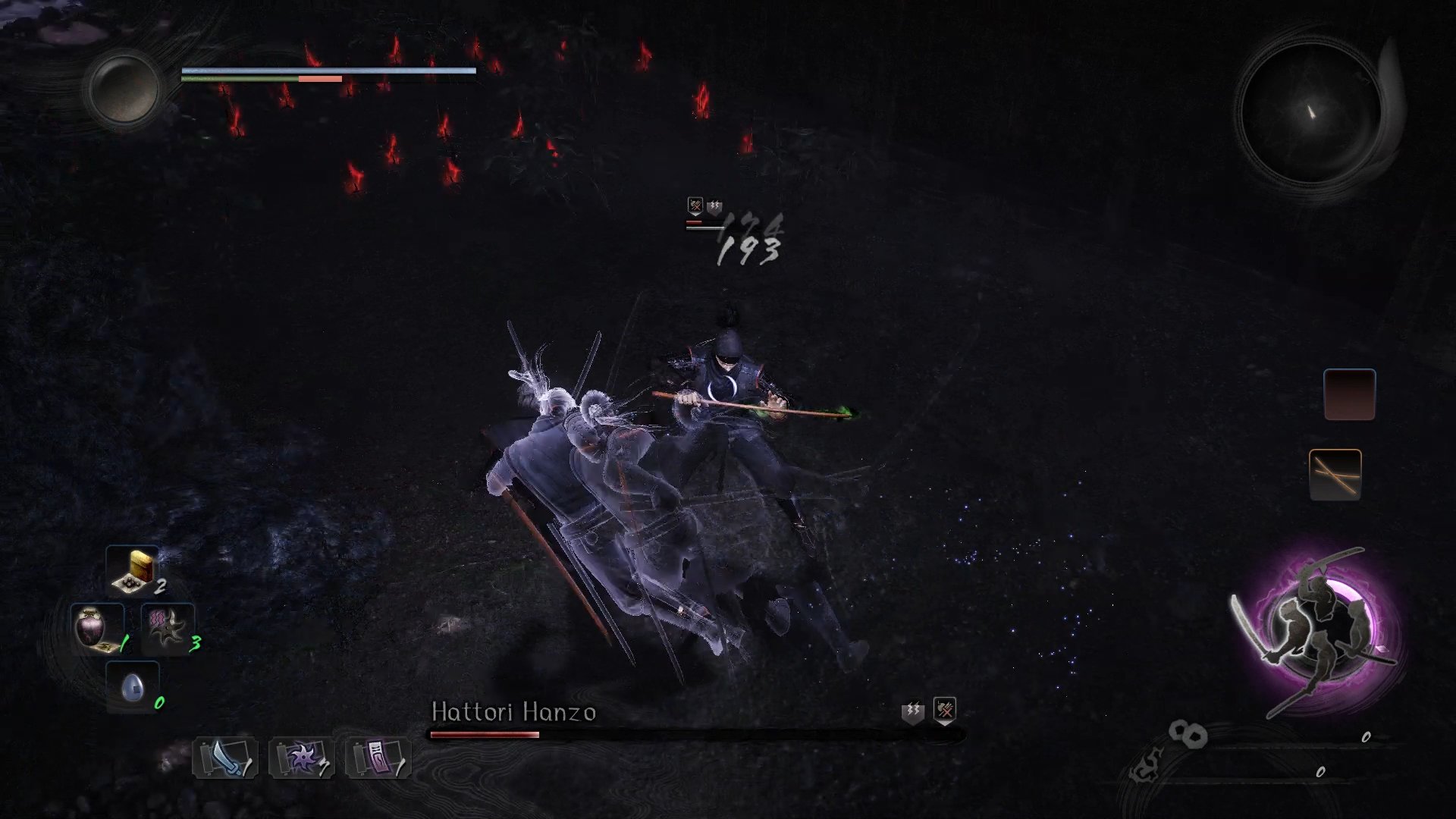Use the purple shuriken scroll shortcut

pos(301,758)
